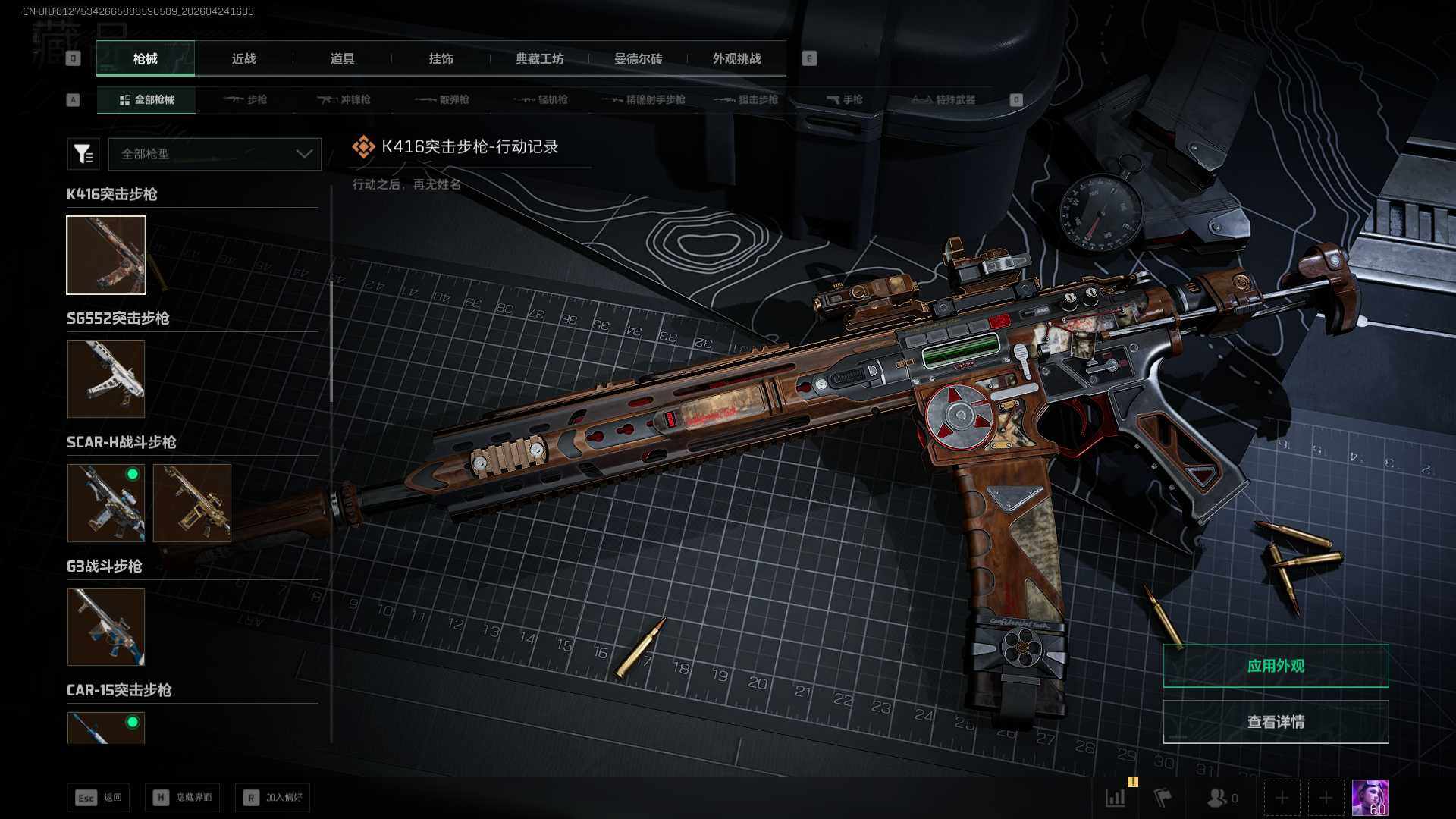Image resolution: width=1456 pixels, height=819 pixels.
Task: Open the player avatar portrait
Action: coord(1370,798)
